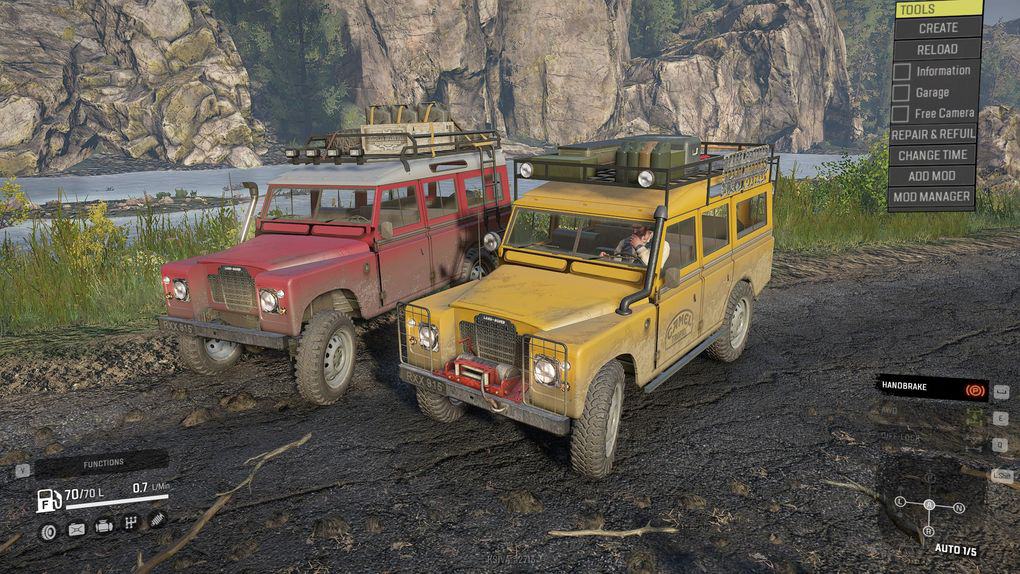Tick the Information checkbox
Screen dimensions: 1020x574
[901, 71]
